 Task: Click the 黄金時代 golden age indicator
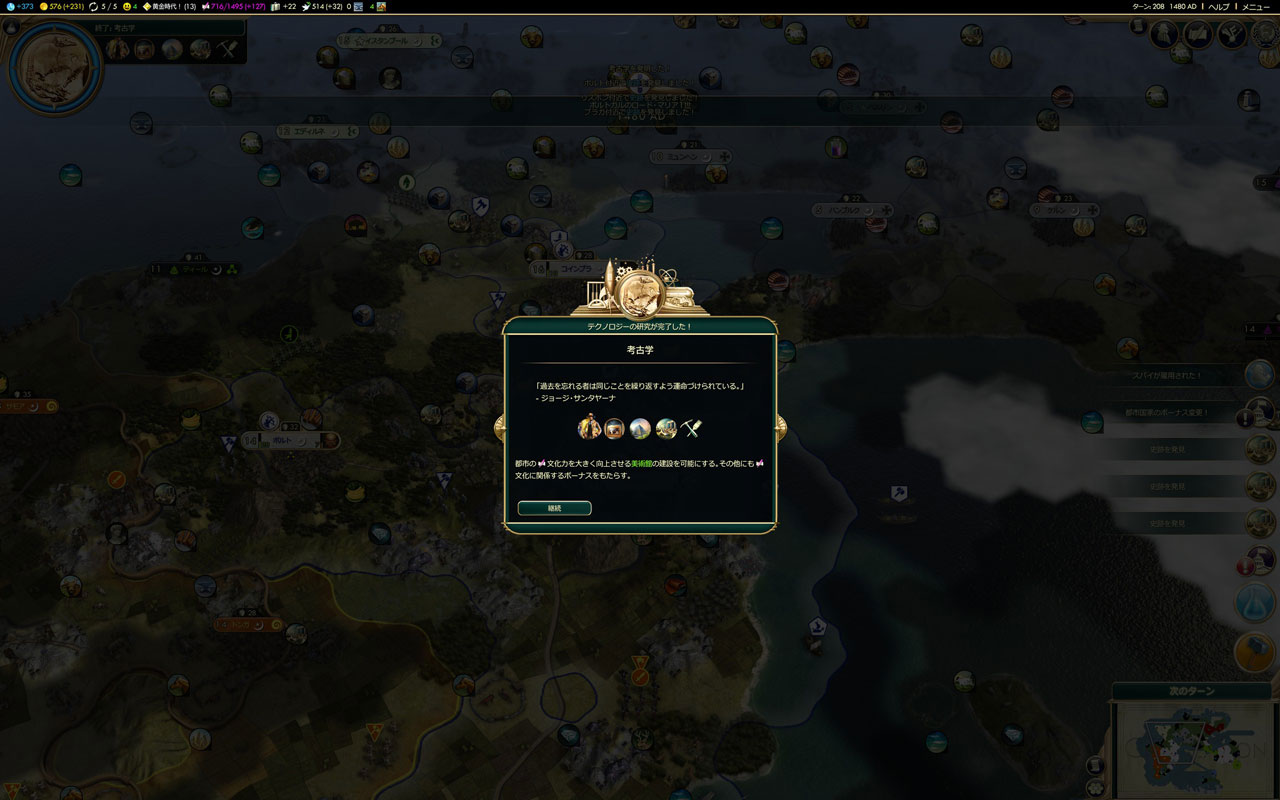pyautogui.click(x=170, y=6)
